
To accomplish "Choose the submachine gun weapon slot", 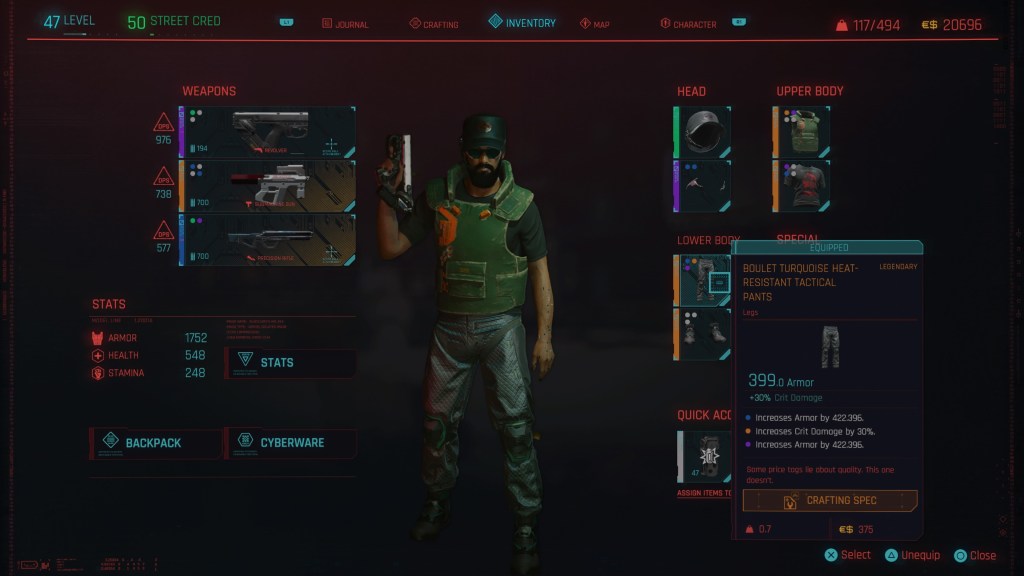I will click(267, 186).
